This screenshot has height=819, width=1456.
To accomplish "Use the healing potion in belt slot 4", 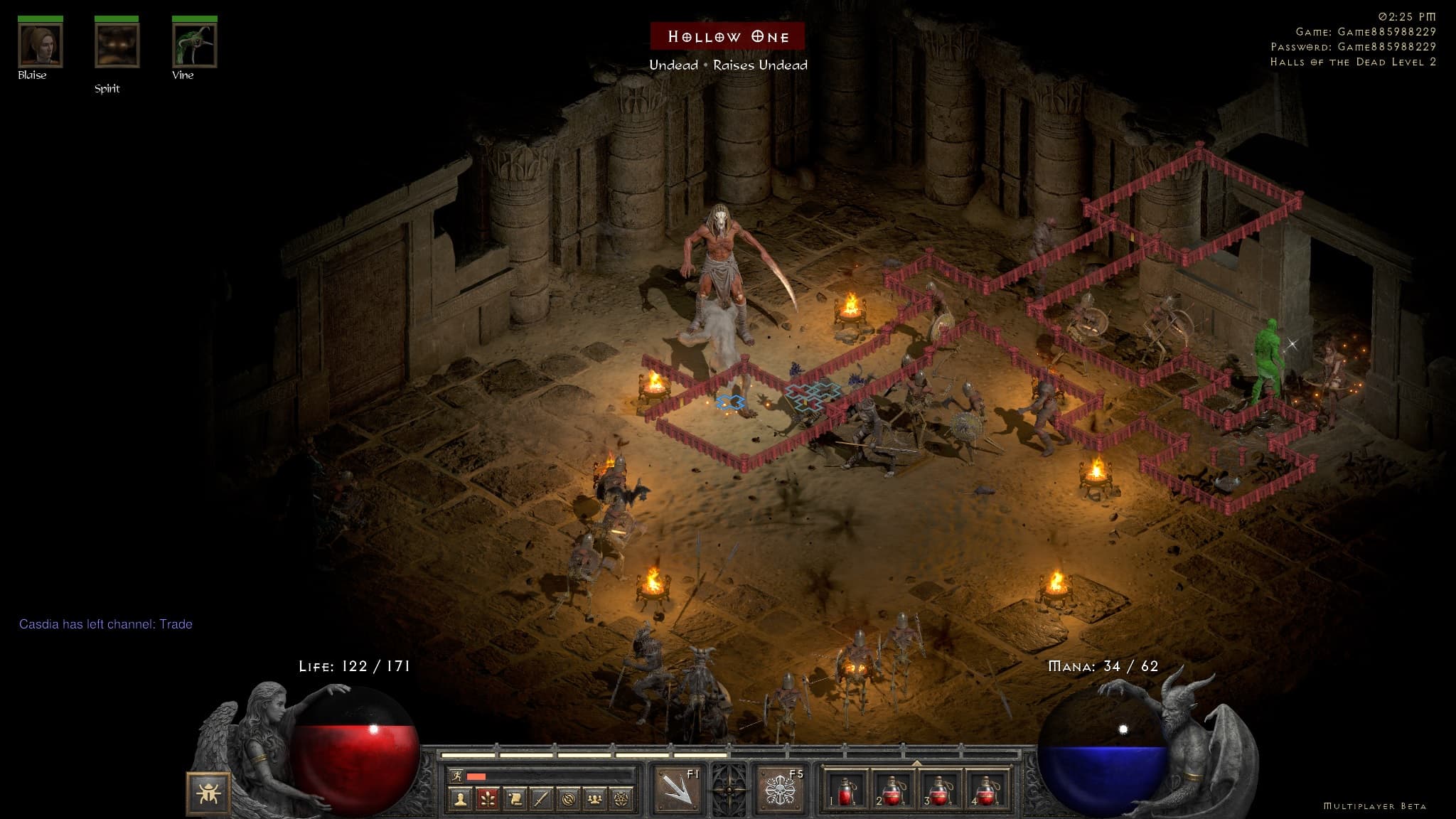I will click(x=985, y=790).
